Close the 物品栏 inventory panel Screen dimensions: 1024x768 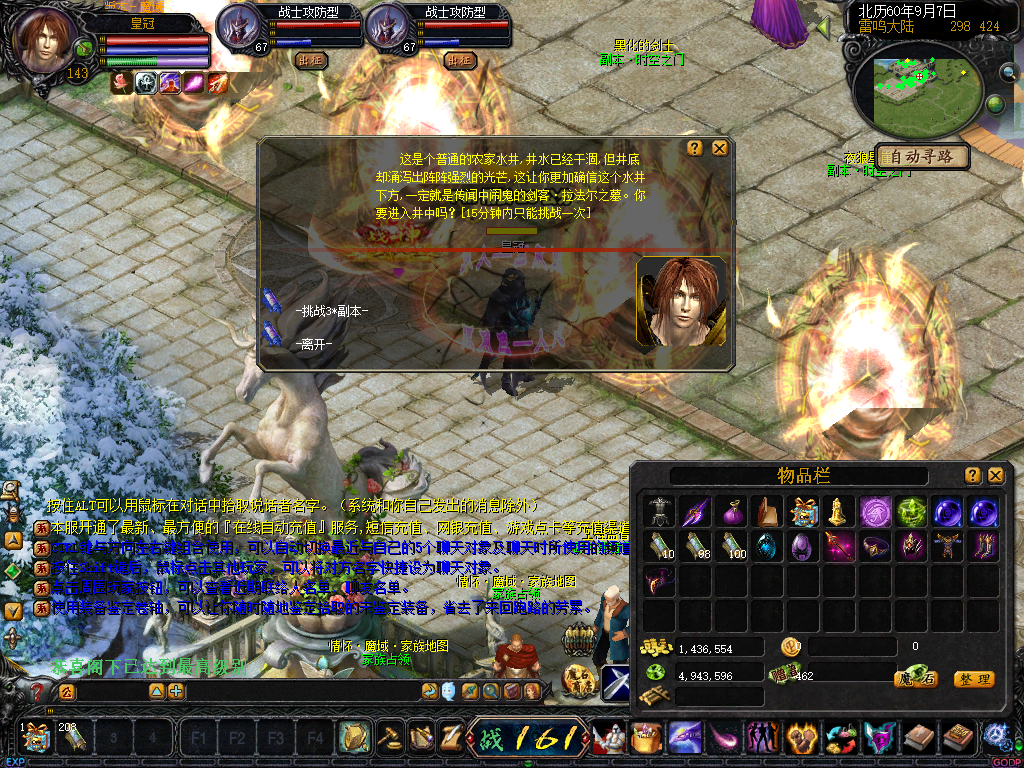coord(996,476)
